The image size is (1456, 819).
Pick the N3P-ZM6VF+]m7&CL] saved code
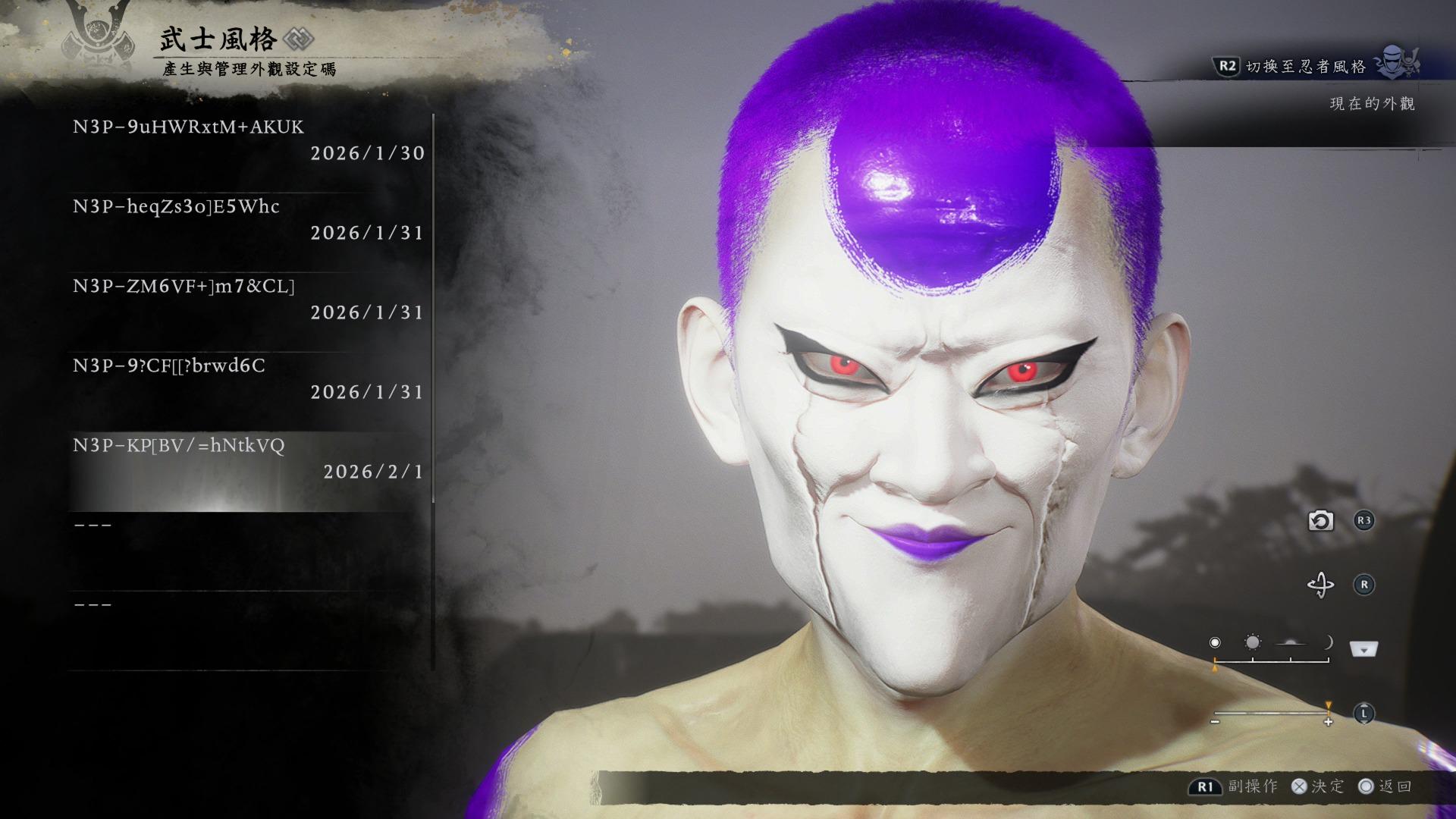click(249, 300)
